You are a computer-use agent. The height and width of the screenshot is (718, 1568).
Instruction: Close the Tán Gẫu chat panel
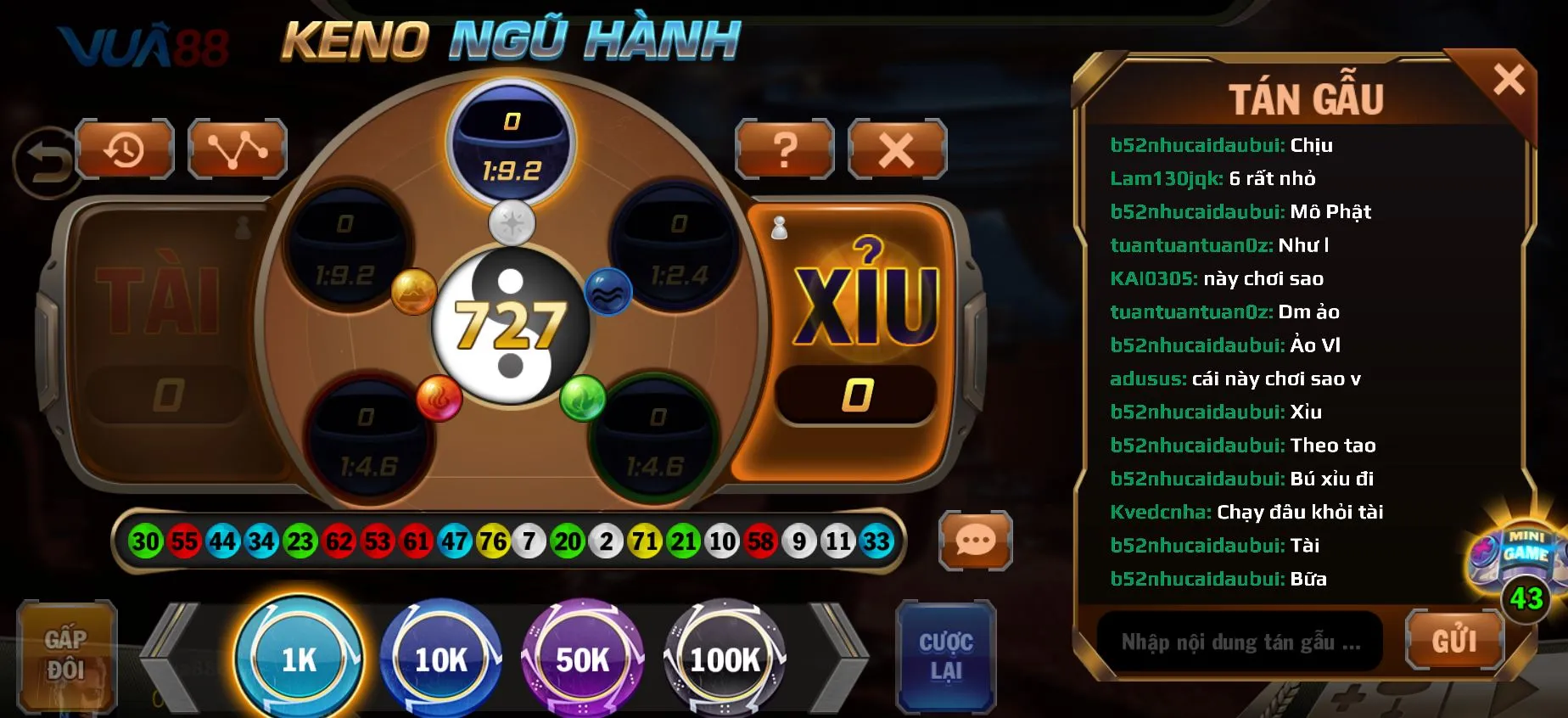1509,81
